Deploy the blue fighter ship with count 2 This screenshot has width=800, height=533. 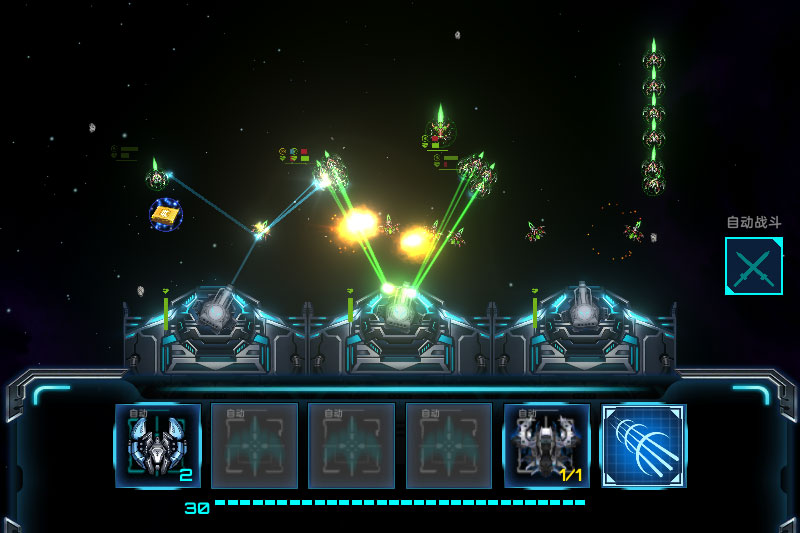(158, 446)
